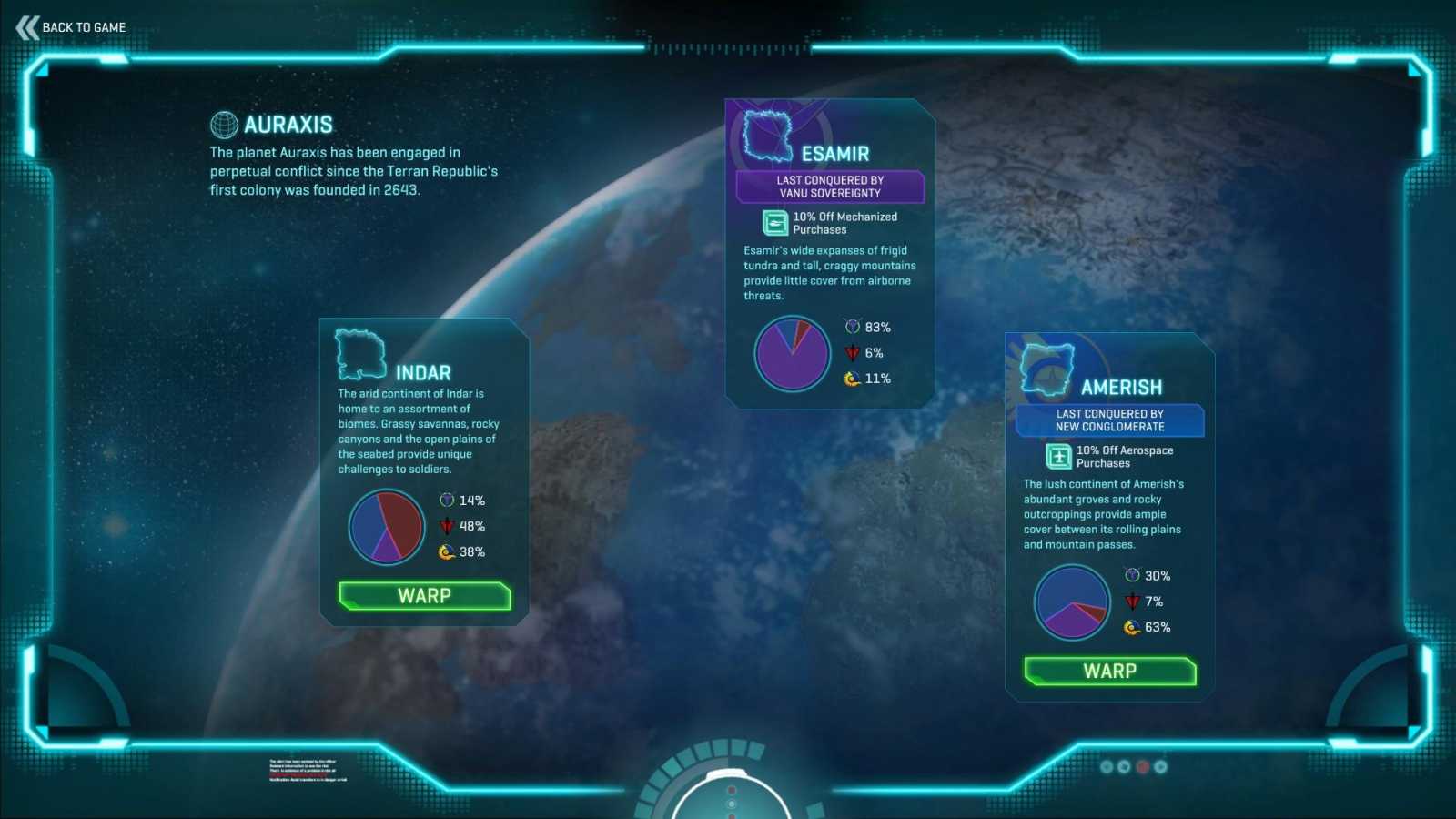1456x819 pixels.
Task: Select the Vanu Sovereignty faction icon on Esamir card
Action: pyautogui.click(x=853, y=327)
